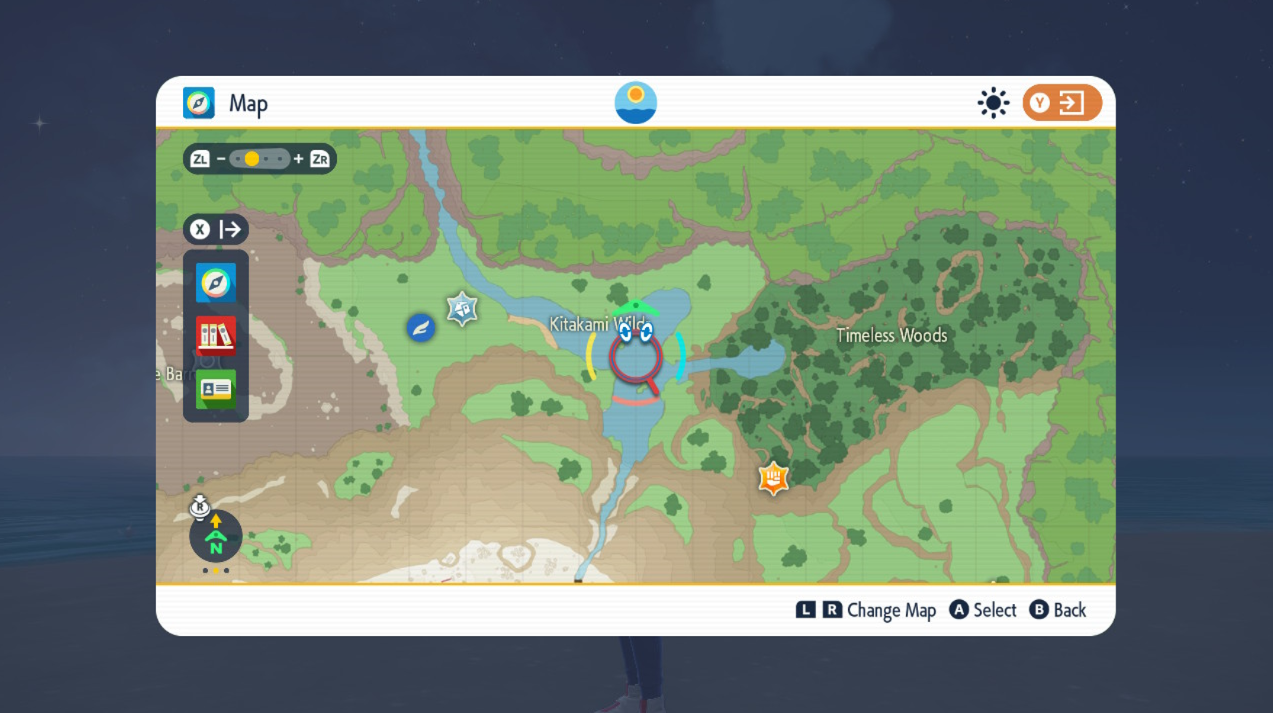Close the map with the orange exit button
This screenshot has height=713, width=1273.
(1062, 103)
